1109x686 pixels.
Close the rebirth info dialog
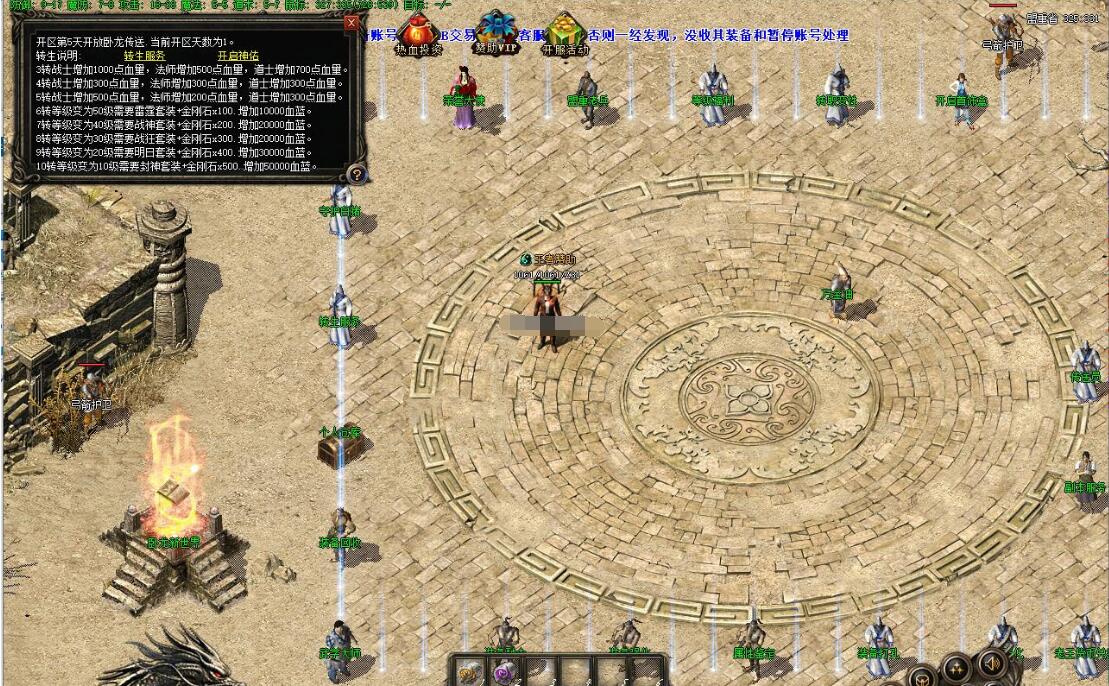click(x=351, y=21)
